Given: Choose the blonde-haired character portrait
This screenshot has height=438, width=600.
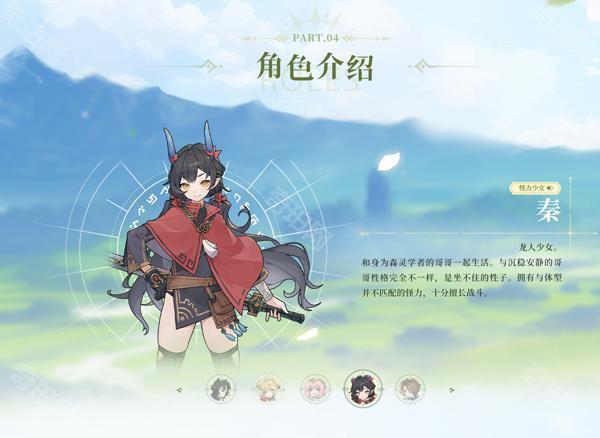Looking at the screenshot, I should tap(267, 388).
